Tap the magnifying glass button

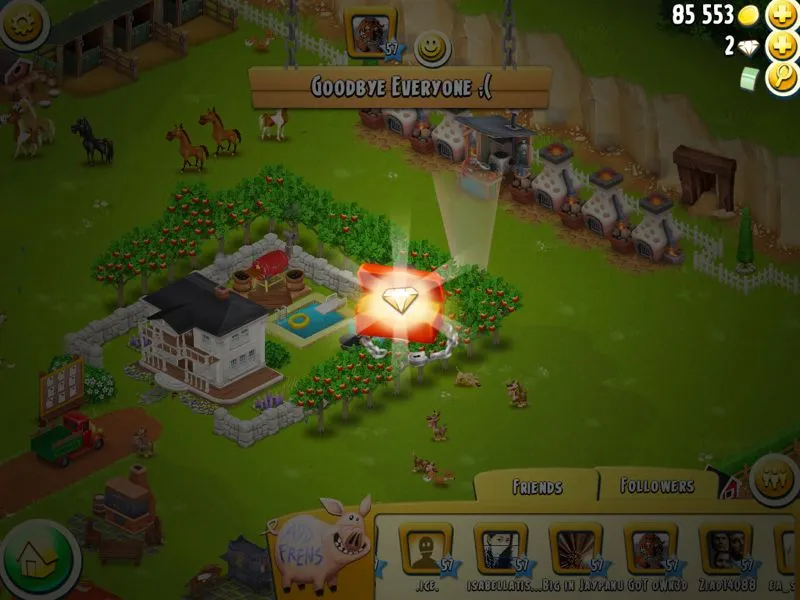tap(780, 78)
